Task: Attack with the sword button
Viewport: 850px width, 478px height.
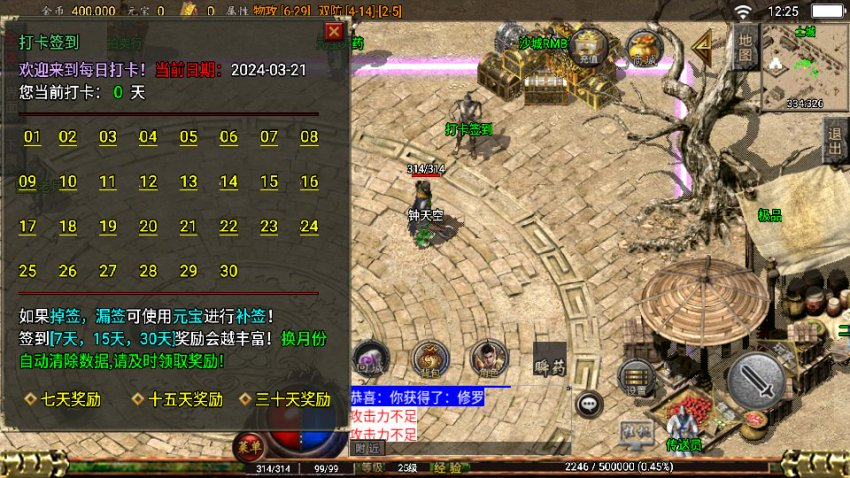Action: point(757,379)
